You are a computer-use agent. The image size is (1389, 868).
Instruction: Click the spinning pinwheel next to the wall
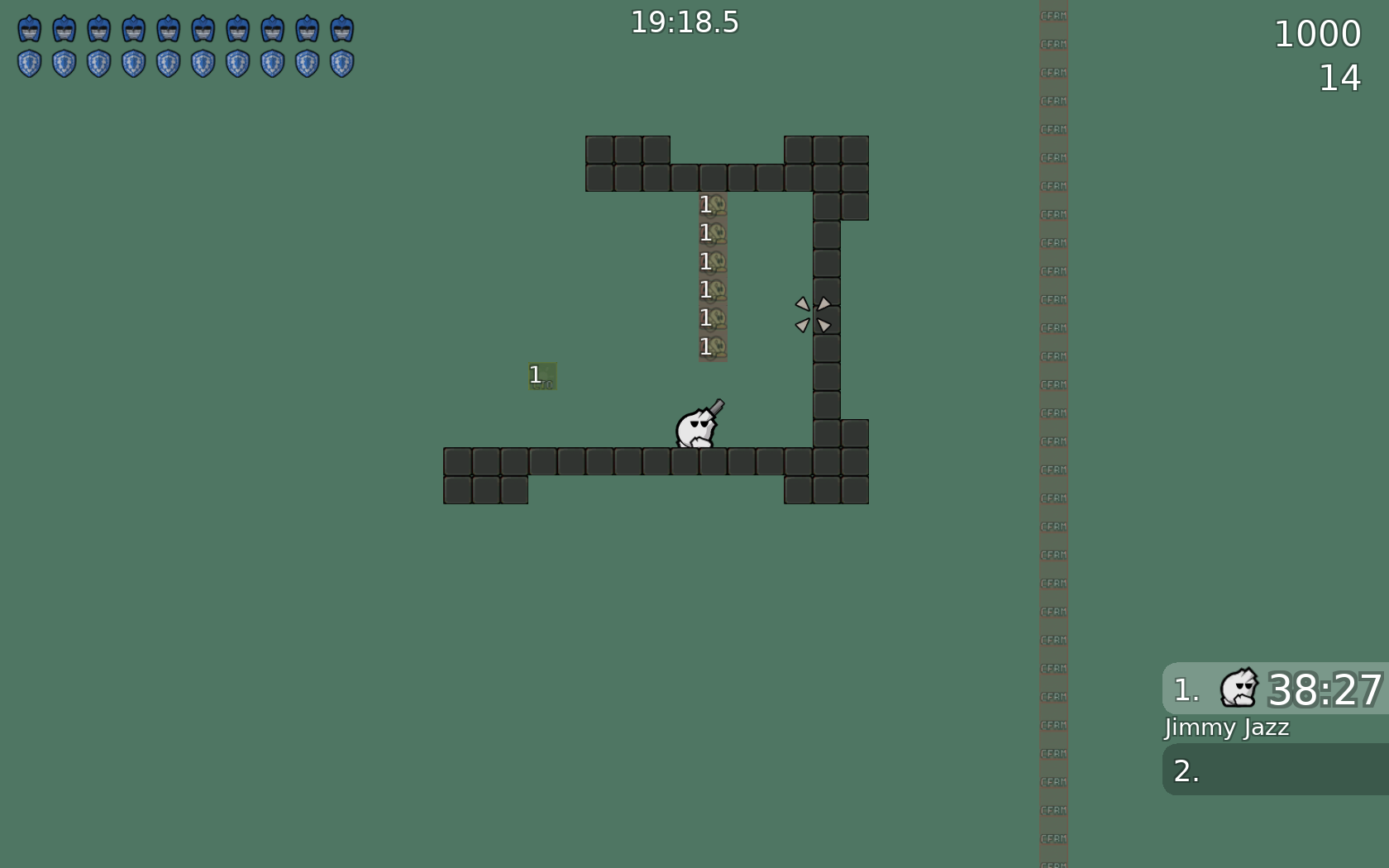pyautogui.click(x=814, y=314)
